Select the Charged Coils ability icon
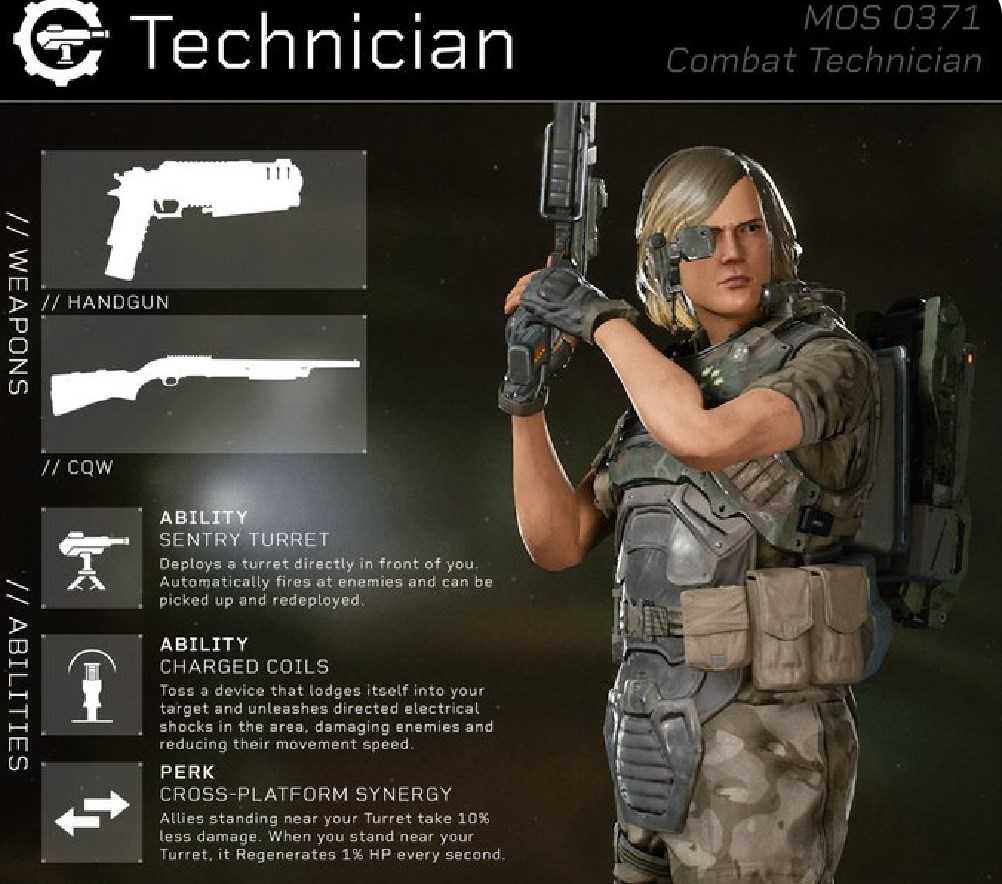Viewport: 1002px width, 884px height. click(x=92, y=683)
